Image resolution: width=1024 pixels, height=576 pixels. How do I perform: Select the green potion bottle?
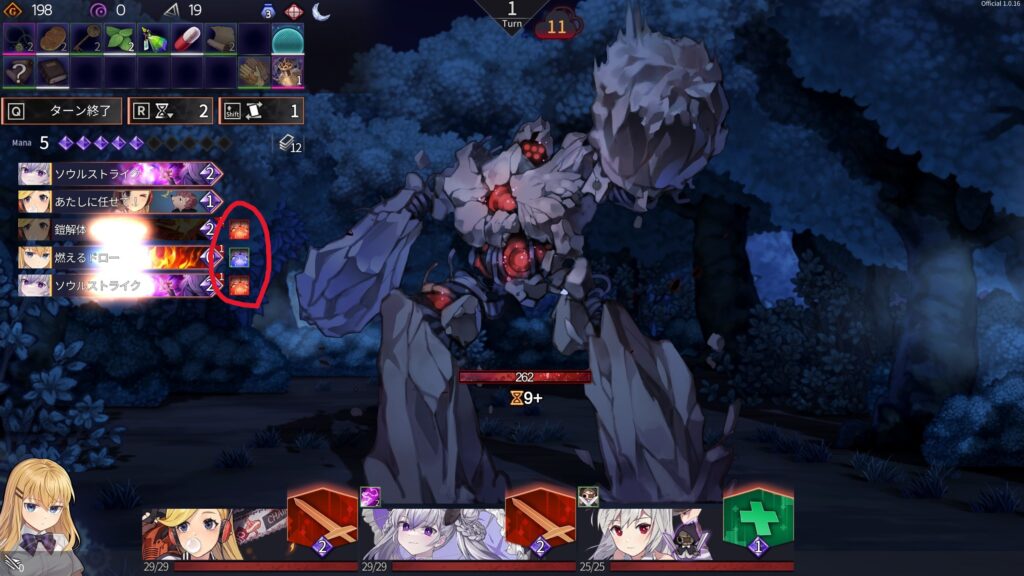(x=153, y=40)
